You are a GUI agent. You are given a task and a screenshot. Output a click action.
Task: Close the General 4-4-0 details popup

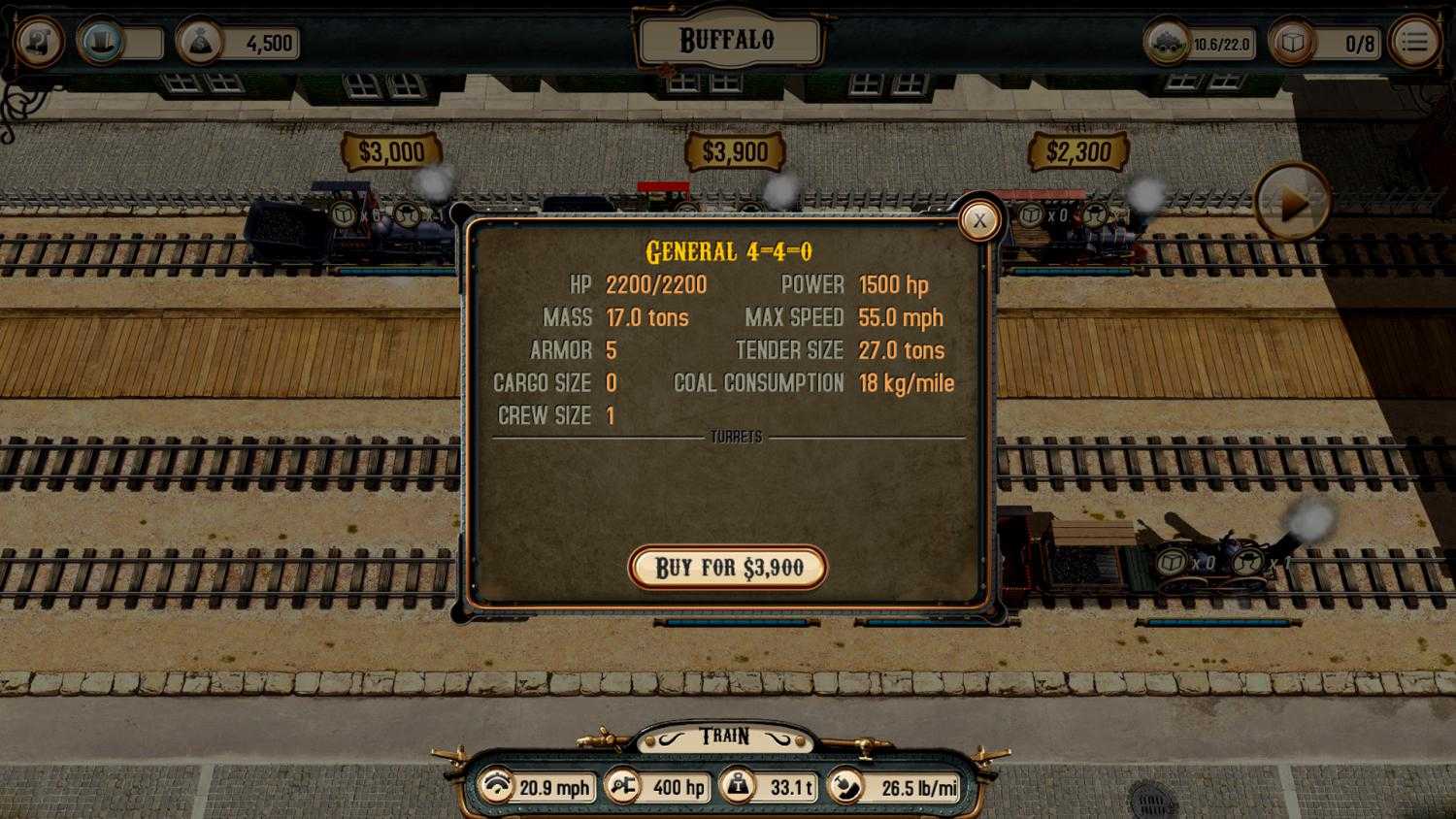[979, 220]
